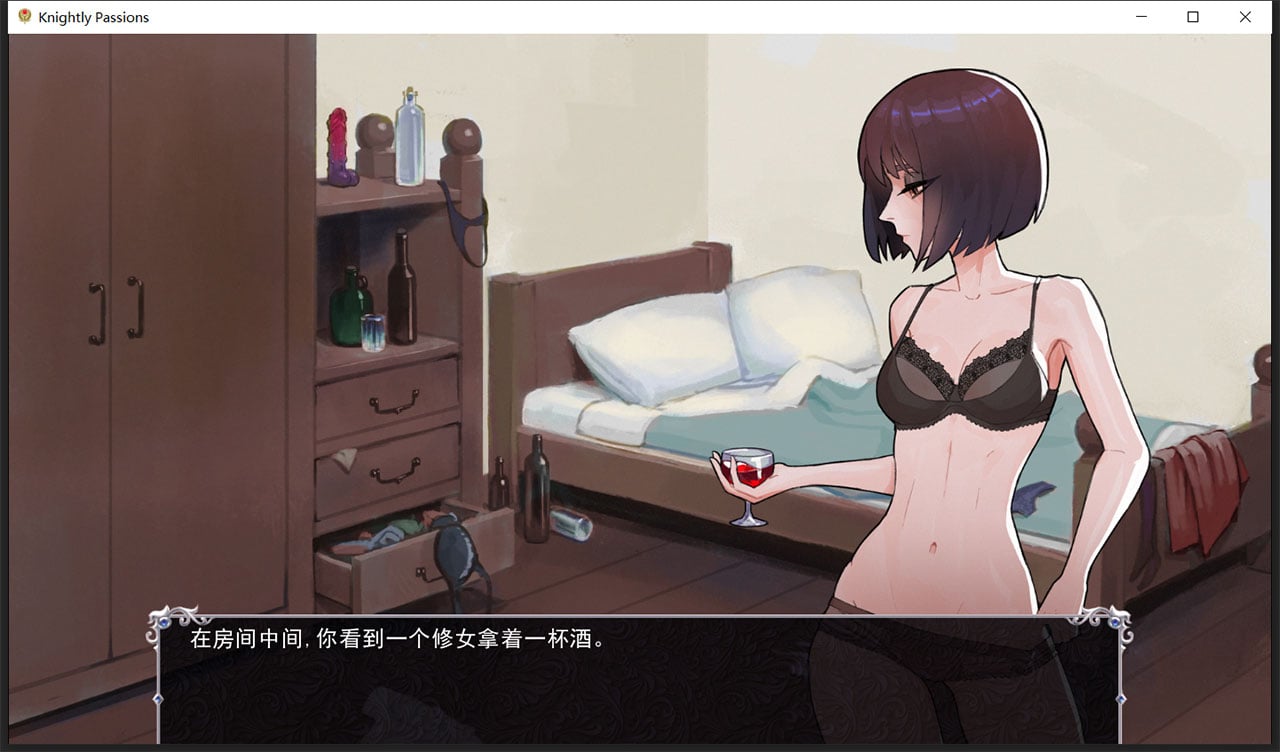The image size is (1280, 752).
Task: Click the Knightly Passions icon in the title bar
Action: [24, 16]
